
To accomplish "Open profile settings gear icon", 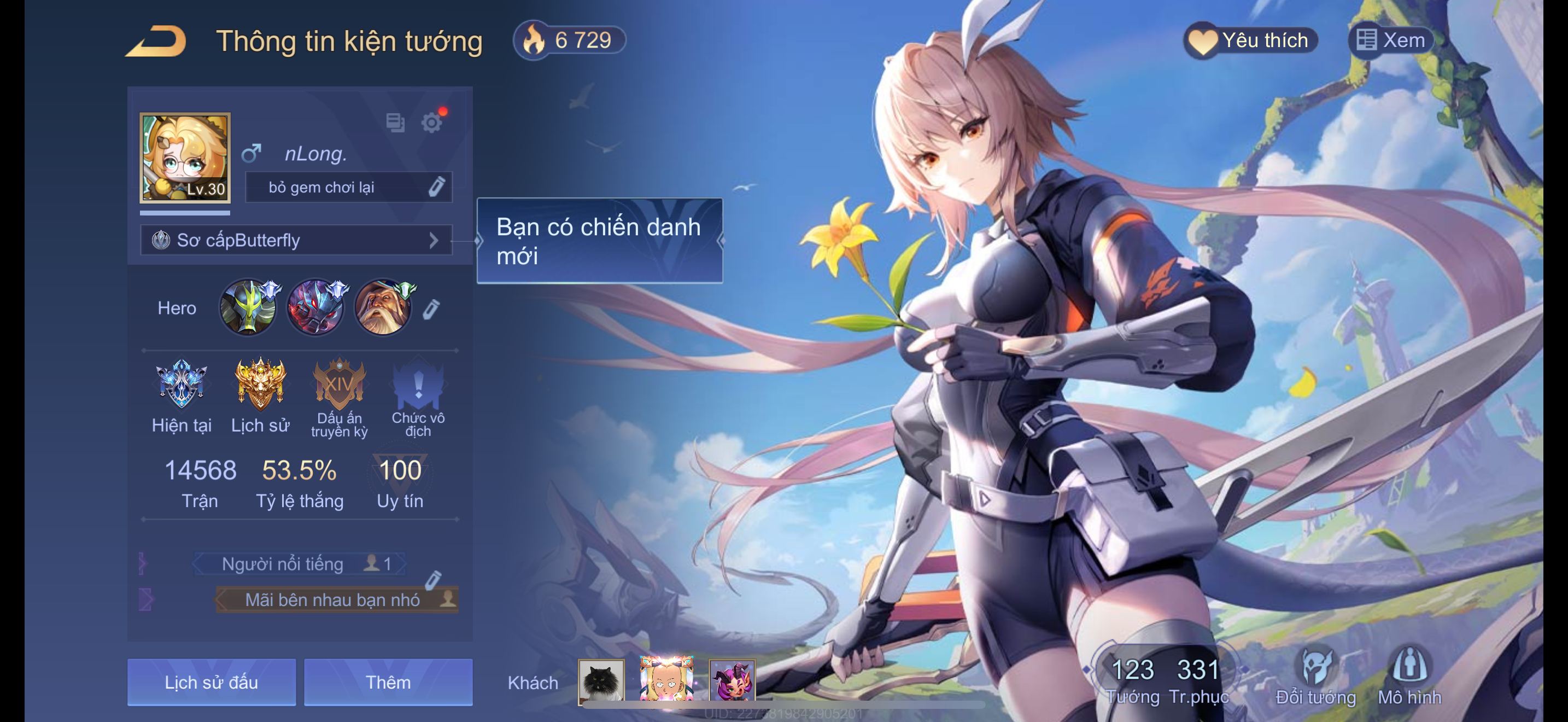I will (431, 123).
